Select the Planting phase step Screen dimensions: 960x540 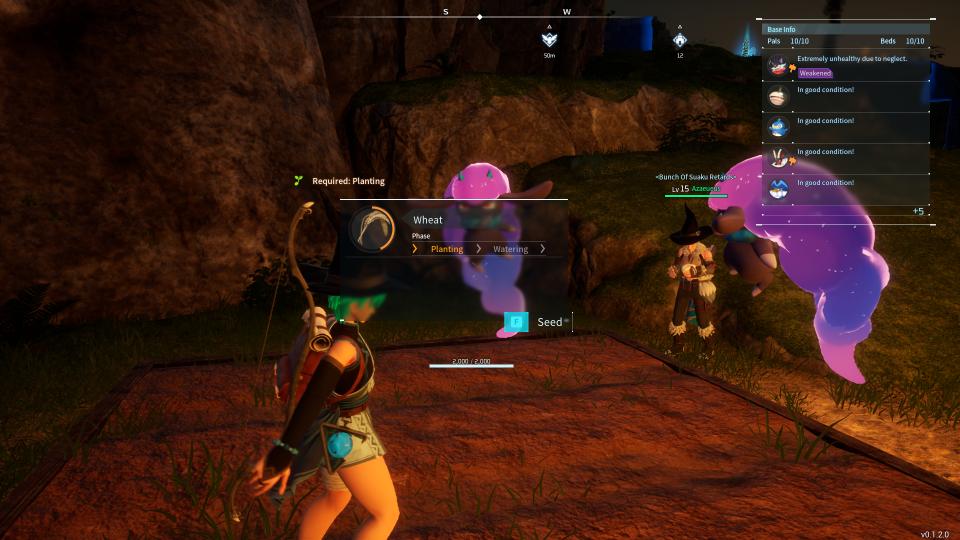tap(446, 249)
